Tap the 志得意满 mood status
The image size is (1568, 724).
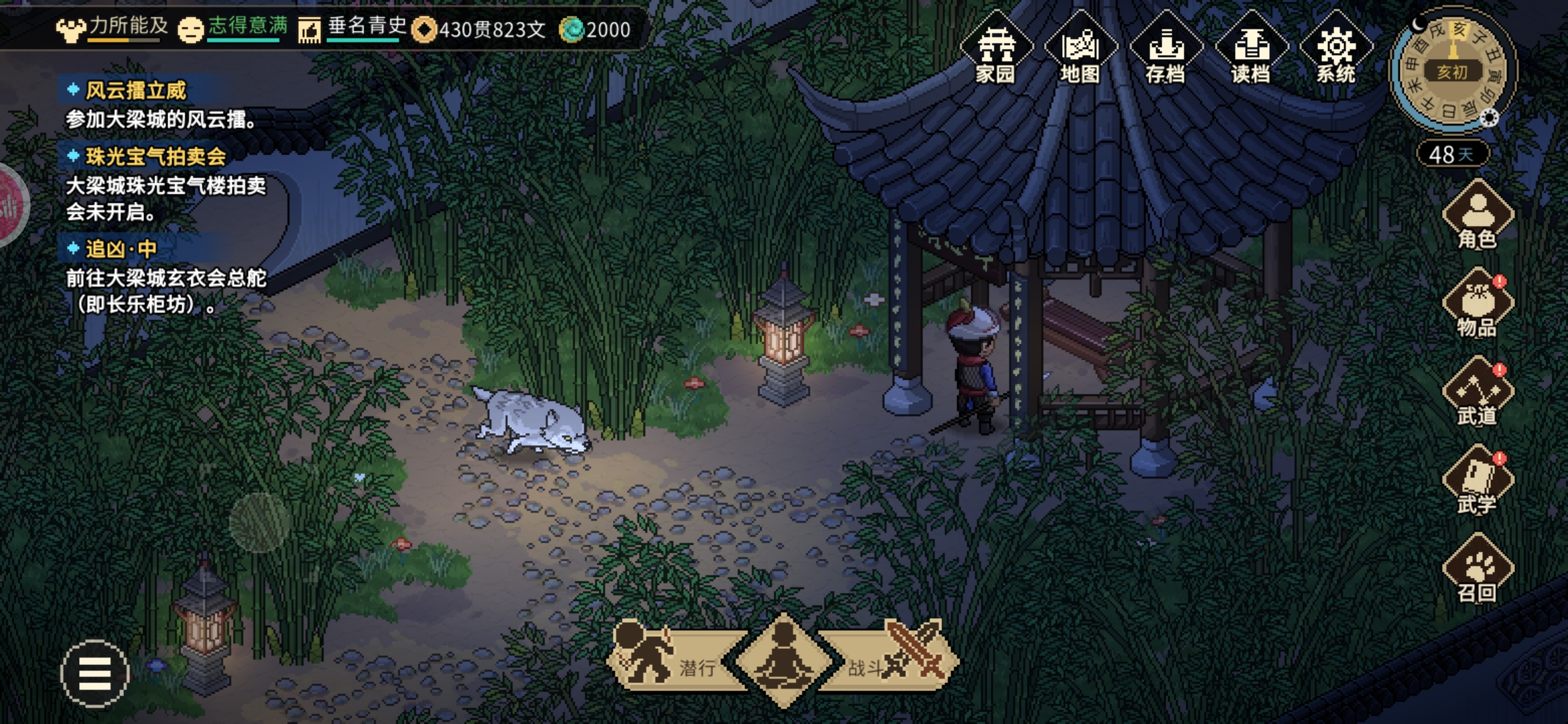235,28
